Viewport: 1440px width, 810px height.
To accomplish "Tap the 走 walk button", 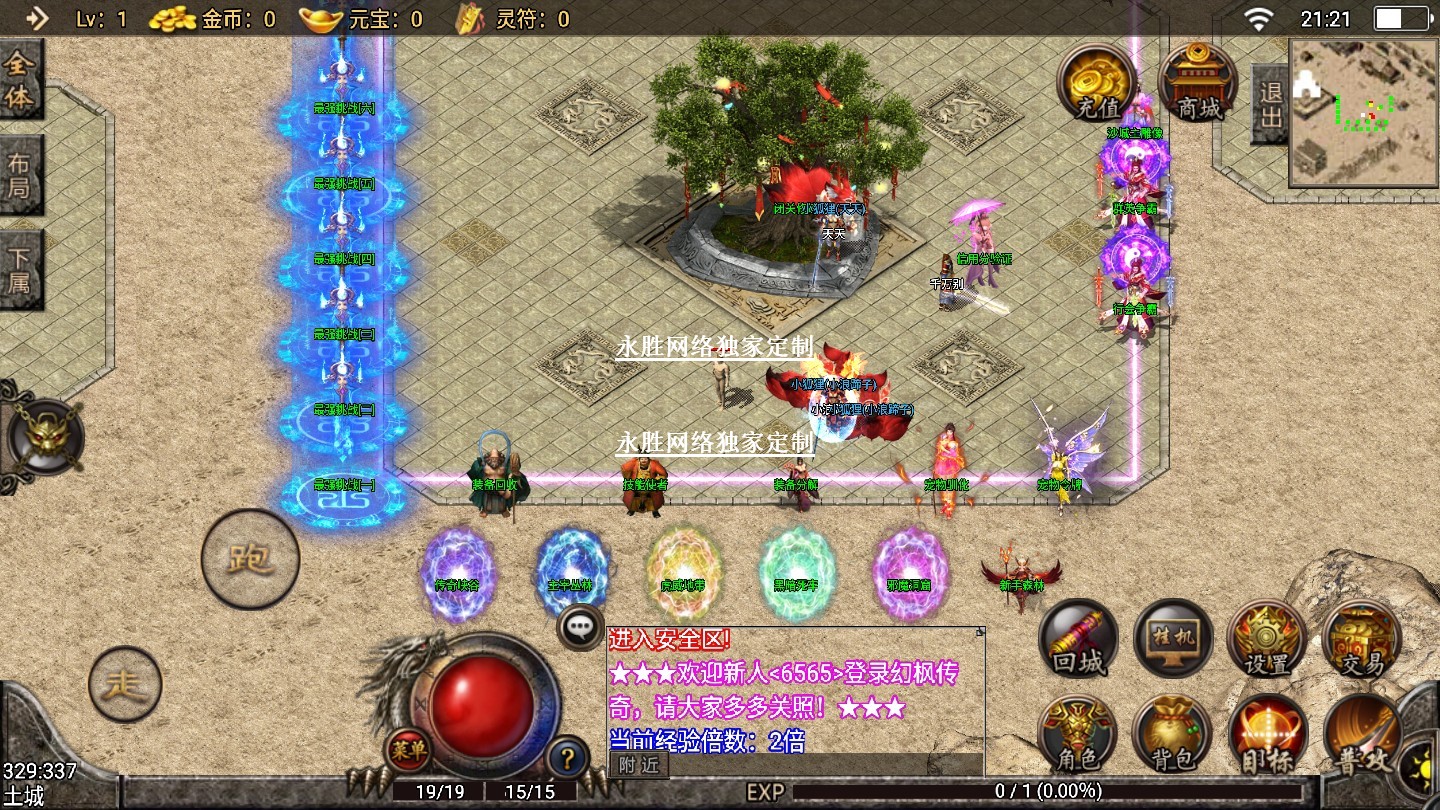I will click(x=125, y=685).
